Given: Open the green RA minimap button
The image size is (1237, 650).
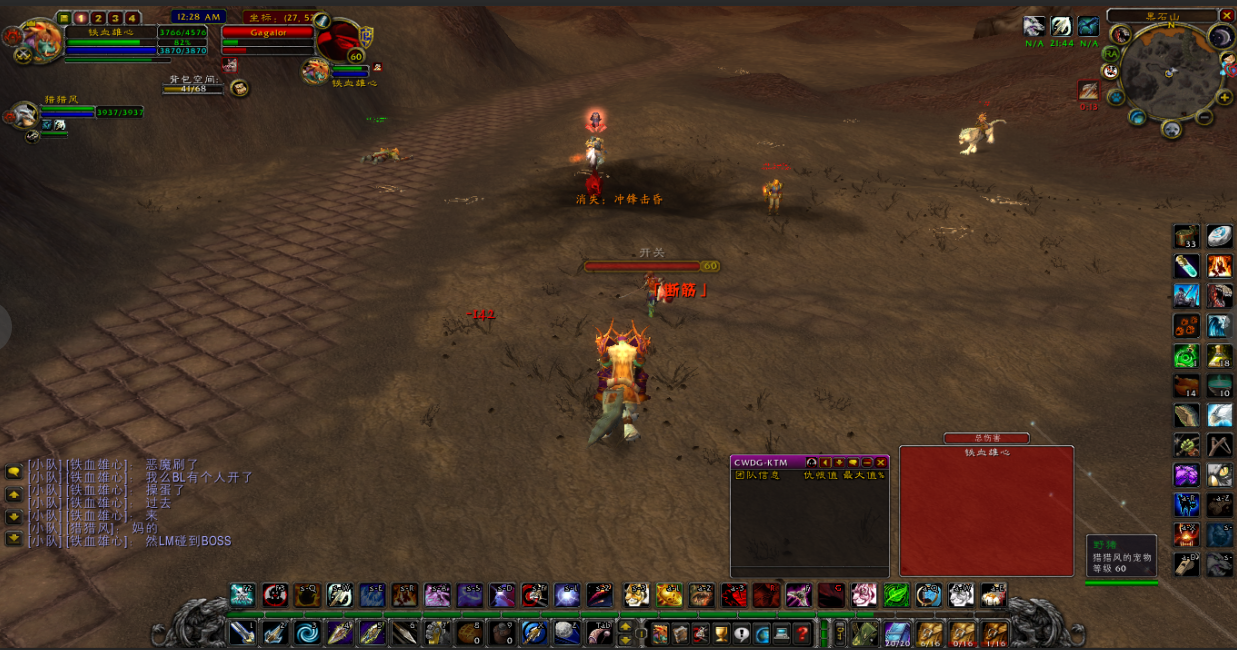Looking at the screenshot, I should (1111, 53).
